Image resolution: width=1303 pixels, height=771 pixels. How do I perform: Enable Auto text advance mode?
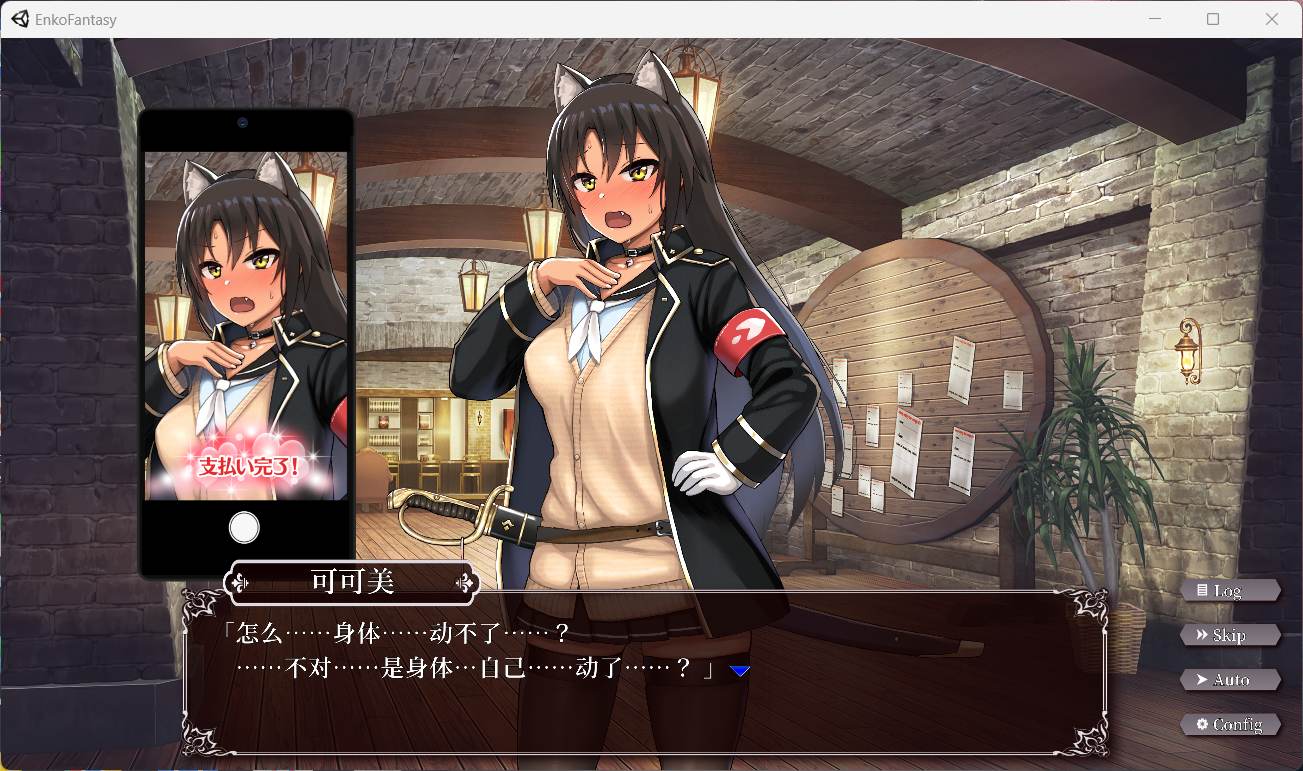[x=1230, y=679]
